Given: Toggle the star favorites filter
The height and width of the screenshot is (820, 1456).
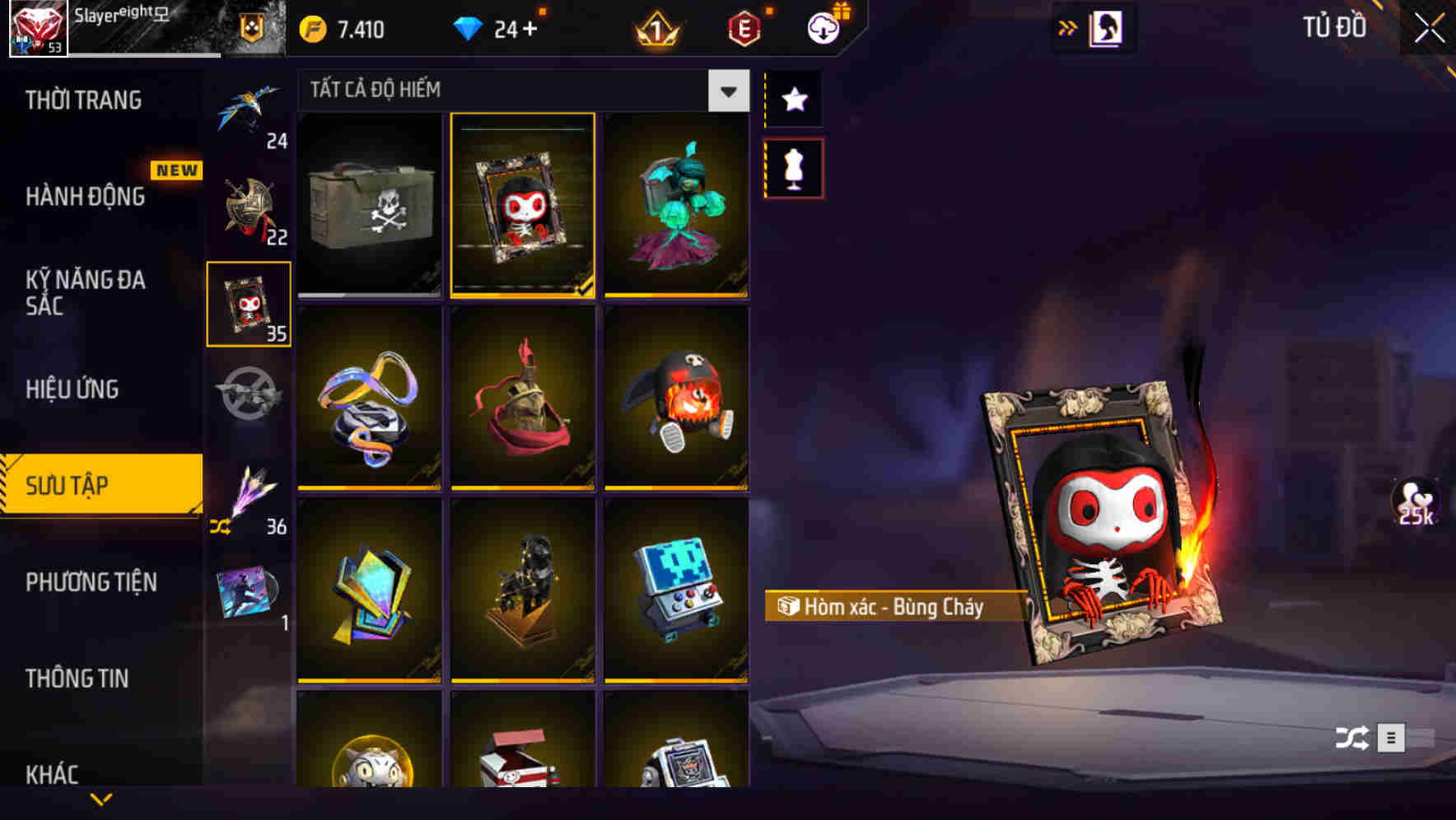Looking at the screenshot, I should (793, 99).
